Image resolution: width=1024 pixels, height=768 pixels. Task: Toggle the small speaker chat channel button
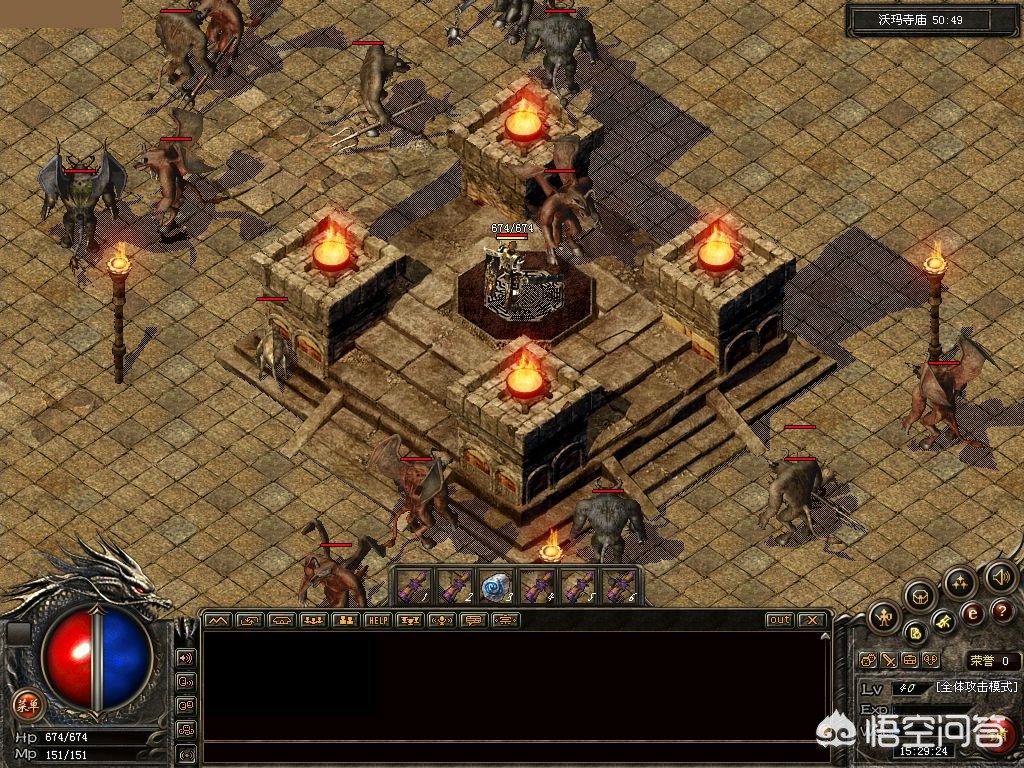click(x=186, y=658)
